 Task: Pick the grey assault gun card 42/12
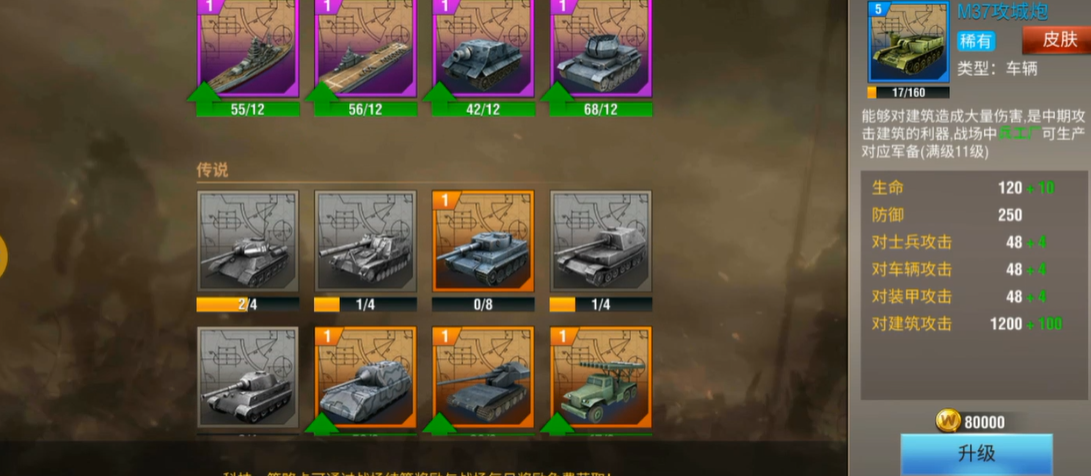483,50
